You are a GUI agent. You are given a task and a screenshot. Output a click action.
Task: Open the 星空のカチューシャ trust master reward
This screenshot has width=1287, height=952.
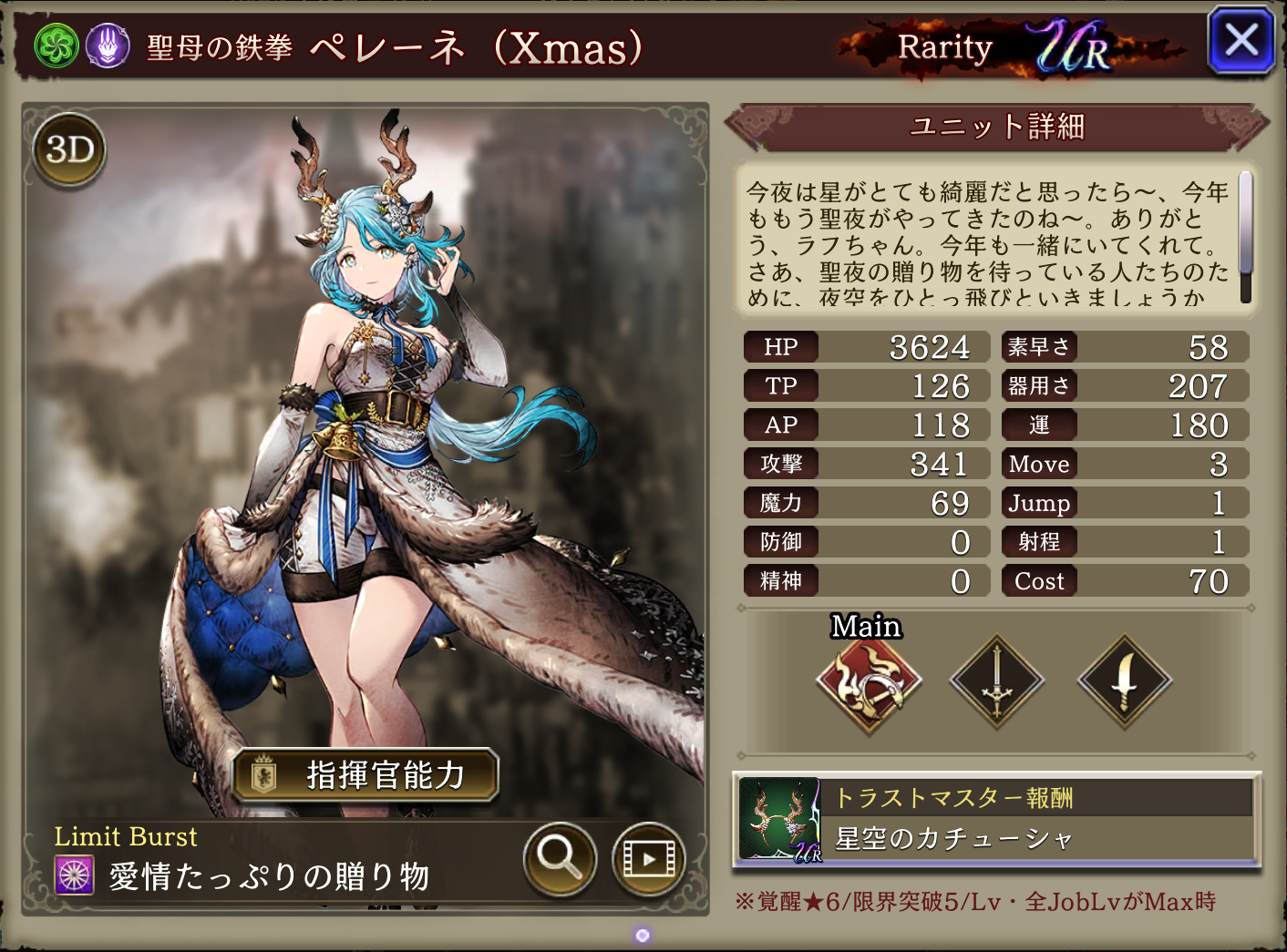pos(996,819)
